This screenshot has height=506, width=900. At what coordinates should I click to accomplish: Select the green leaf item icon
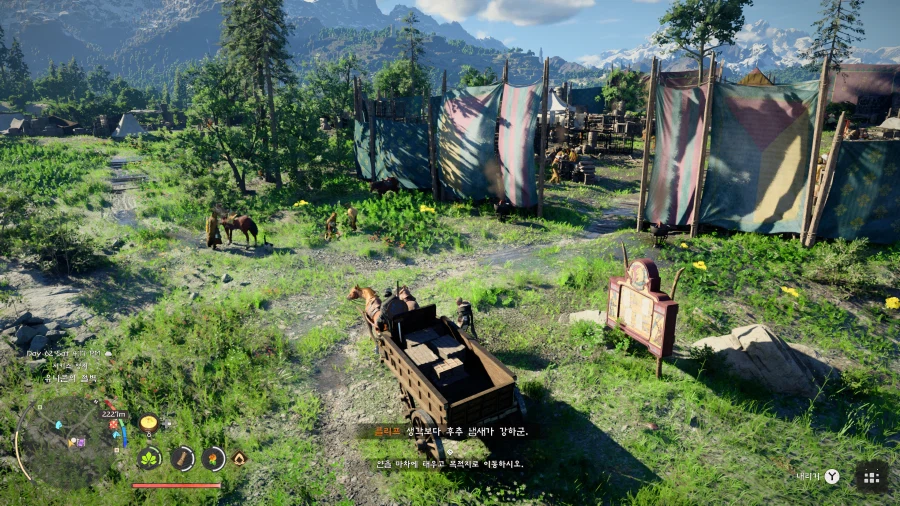pos(150,459)
